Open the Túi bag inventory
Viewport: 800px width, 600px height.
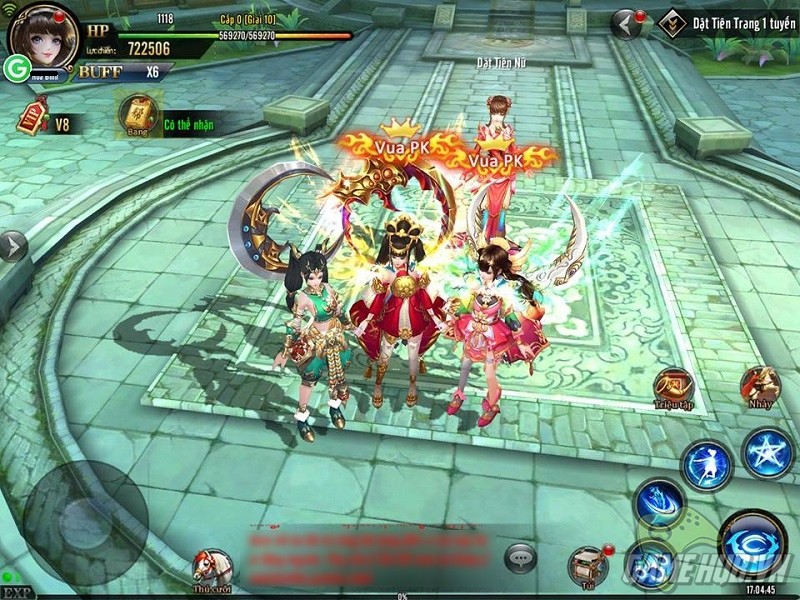click(x=588, y=566)
